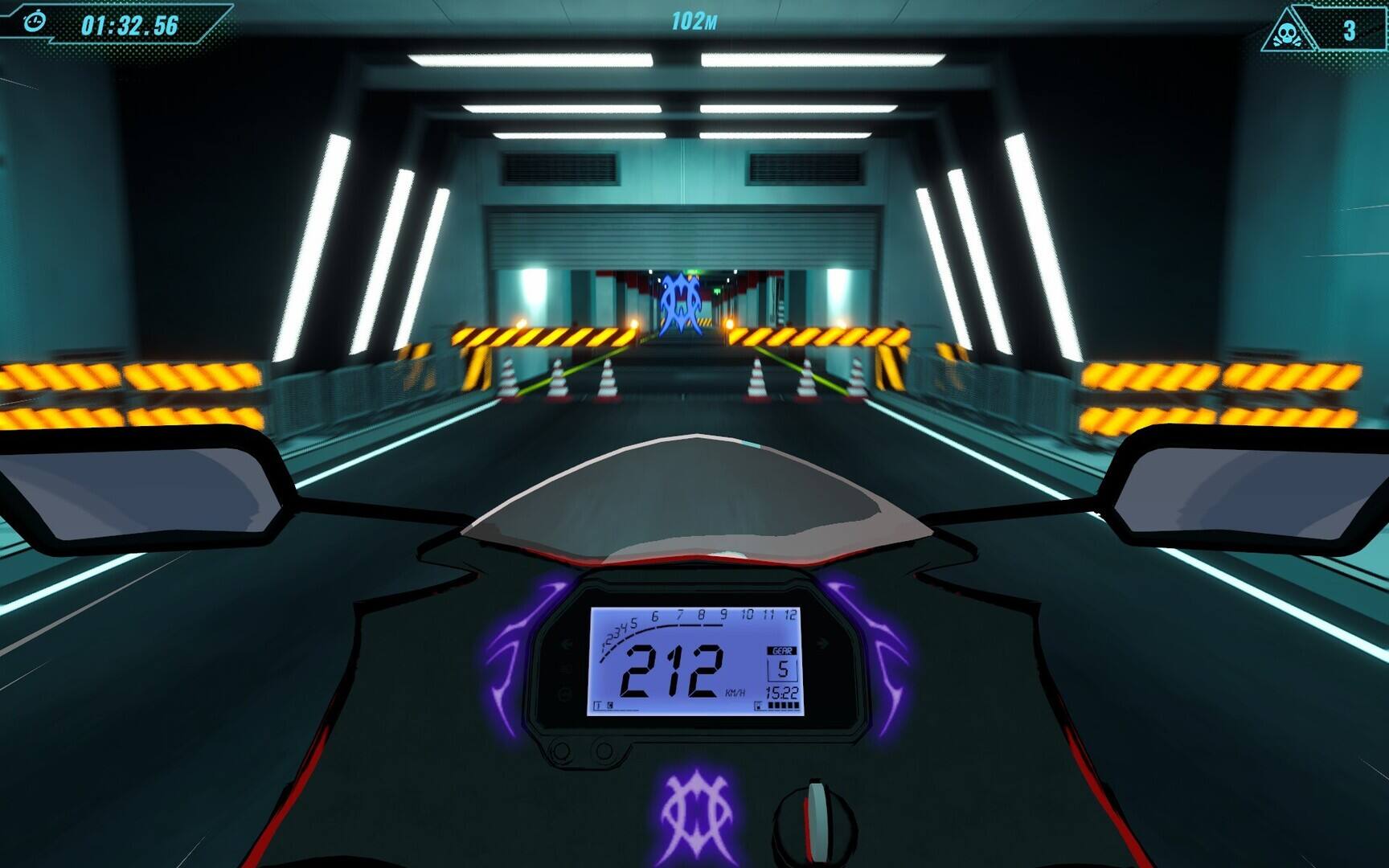Image resolution: width=1389 pixels, height=868 pixels.
Task: Click the 102m distance marker at top center
Action: [693, 21]
